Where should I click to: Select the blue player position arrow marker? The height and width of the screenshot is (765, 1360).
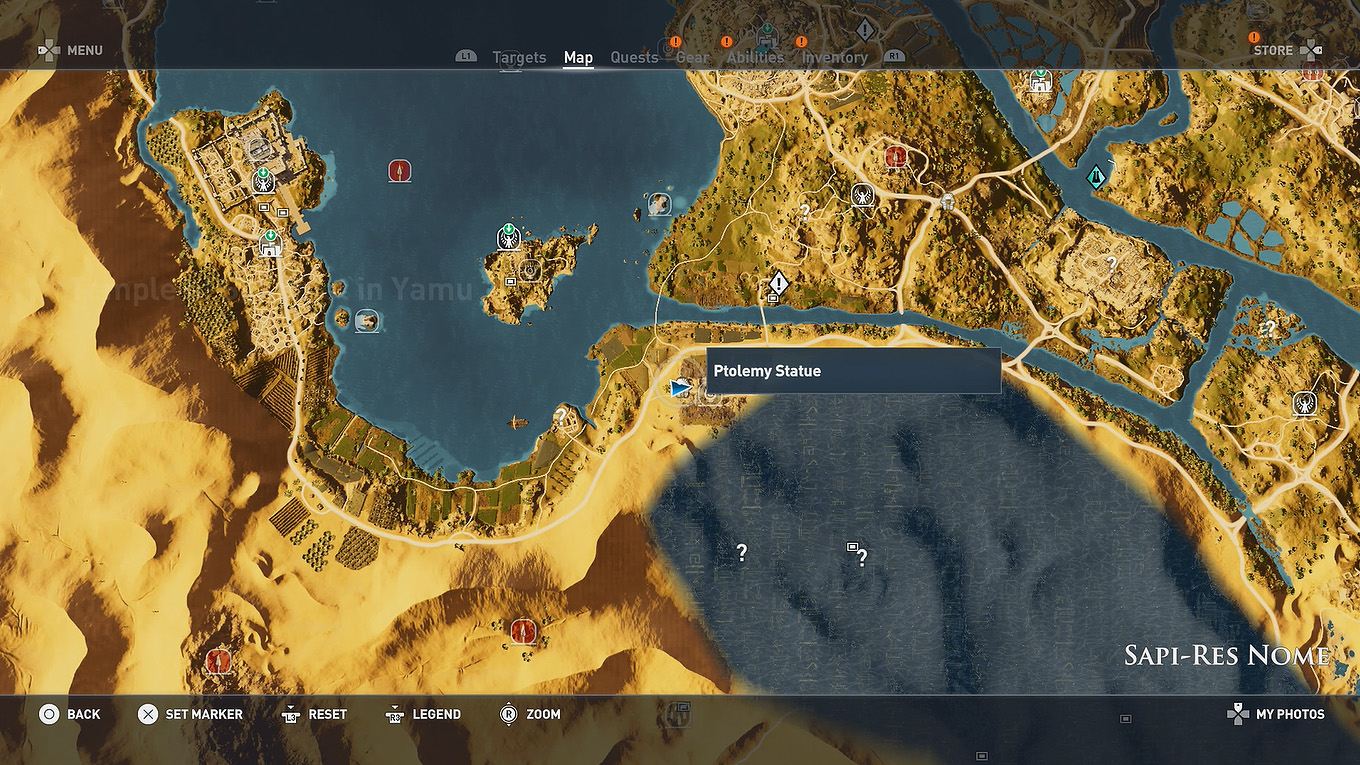pyautogui.click(x=678, y=388)
